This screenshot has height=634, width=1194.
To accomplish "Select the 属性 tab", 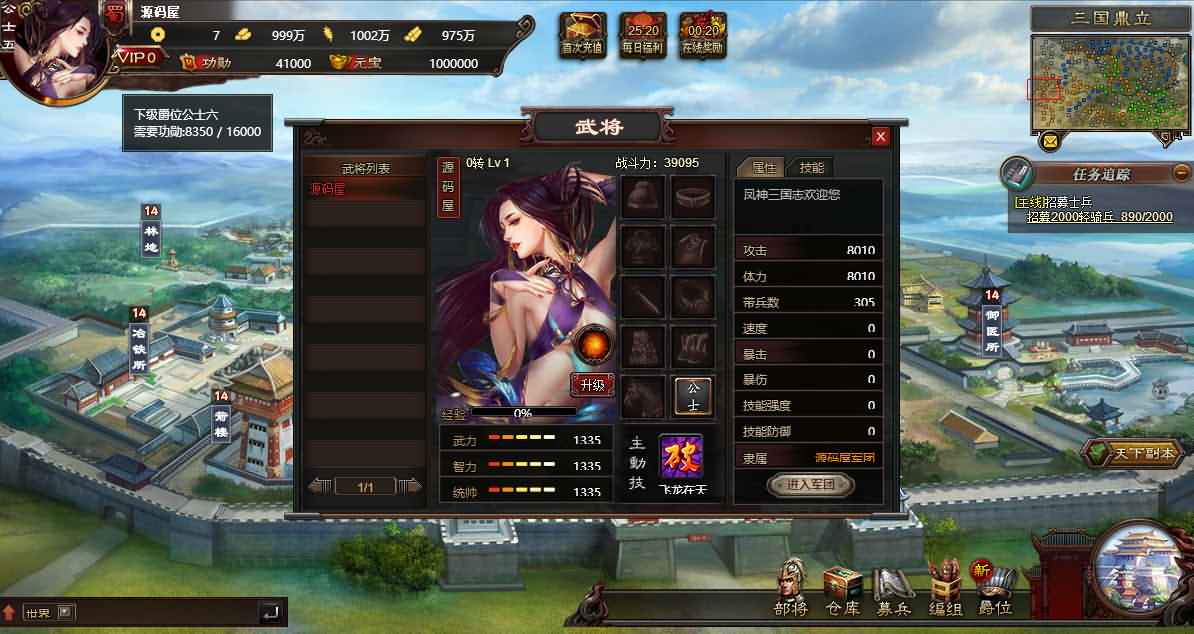I will pyautogui.click(x=764, y=168).
